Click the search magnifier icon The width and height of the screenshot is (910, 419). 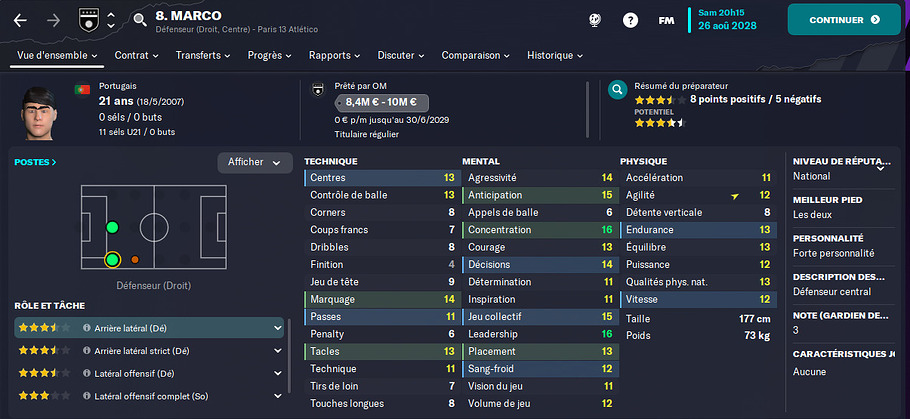139,18
